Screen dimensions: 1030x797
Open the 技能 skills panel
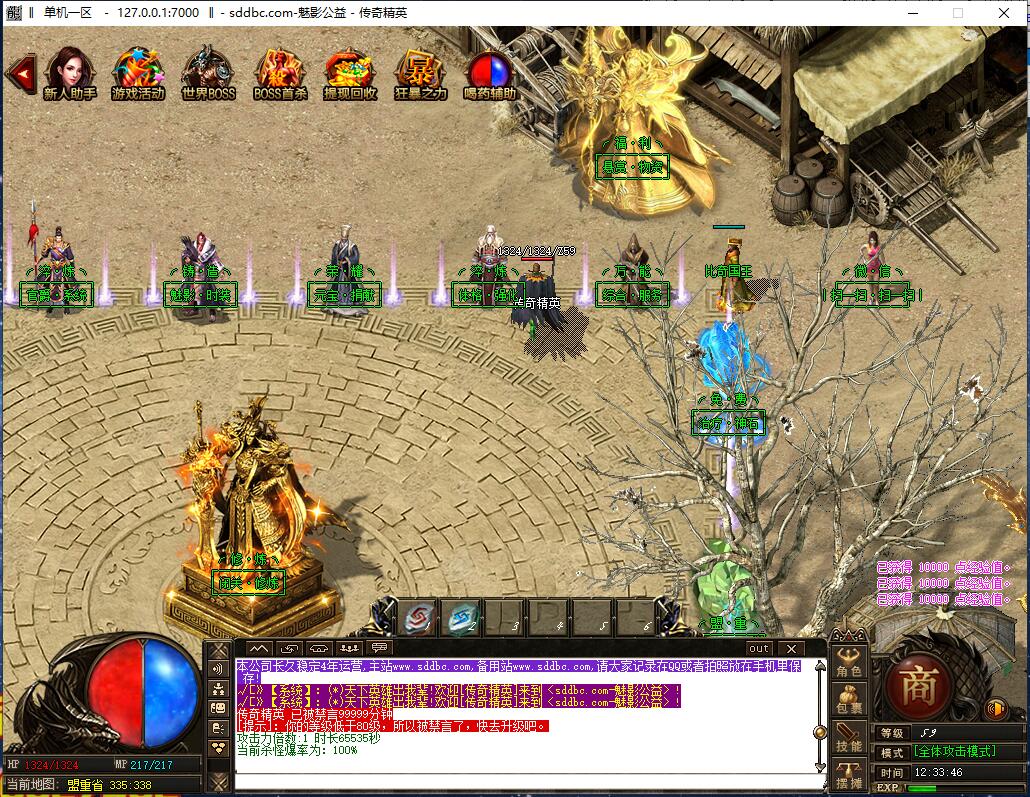[849, 739]
